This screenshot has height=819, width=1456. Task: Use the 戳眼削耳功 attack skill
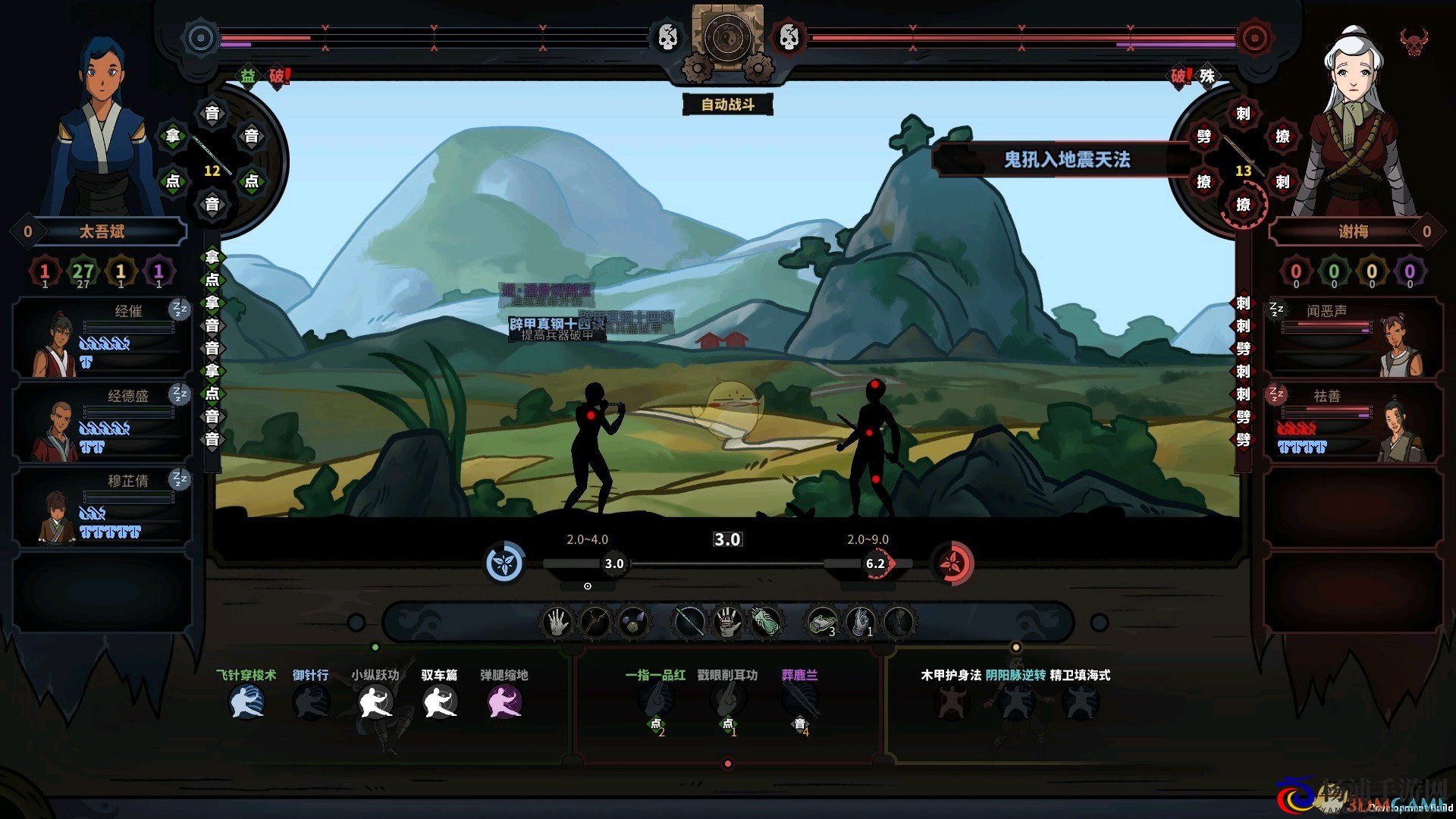point(726,701)
